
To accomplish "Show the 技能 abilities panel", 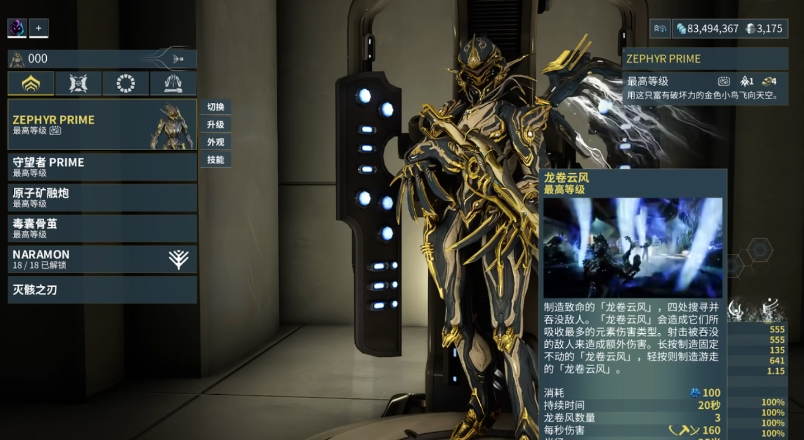I will point(215,160).
